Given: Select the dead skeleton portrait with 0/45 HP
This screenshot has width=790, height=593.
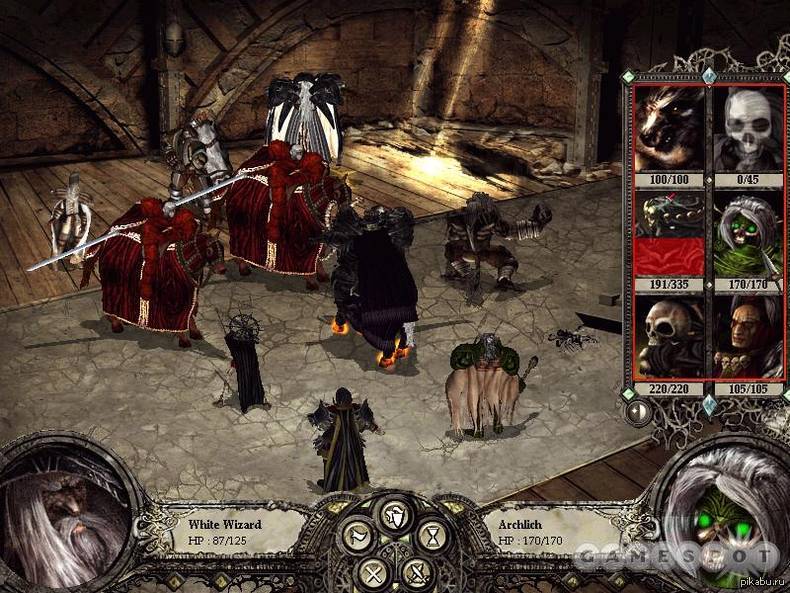Looking at the screenshot, I should [747, 130].
